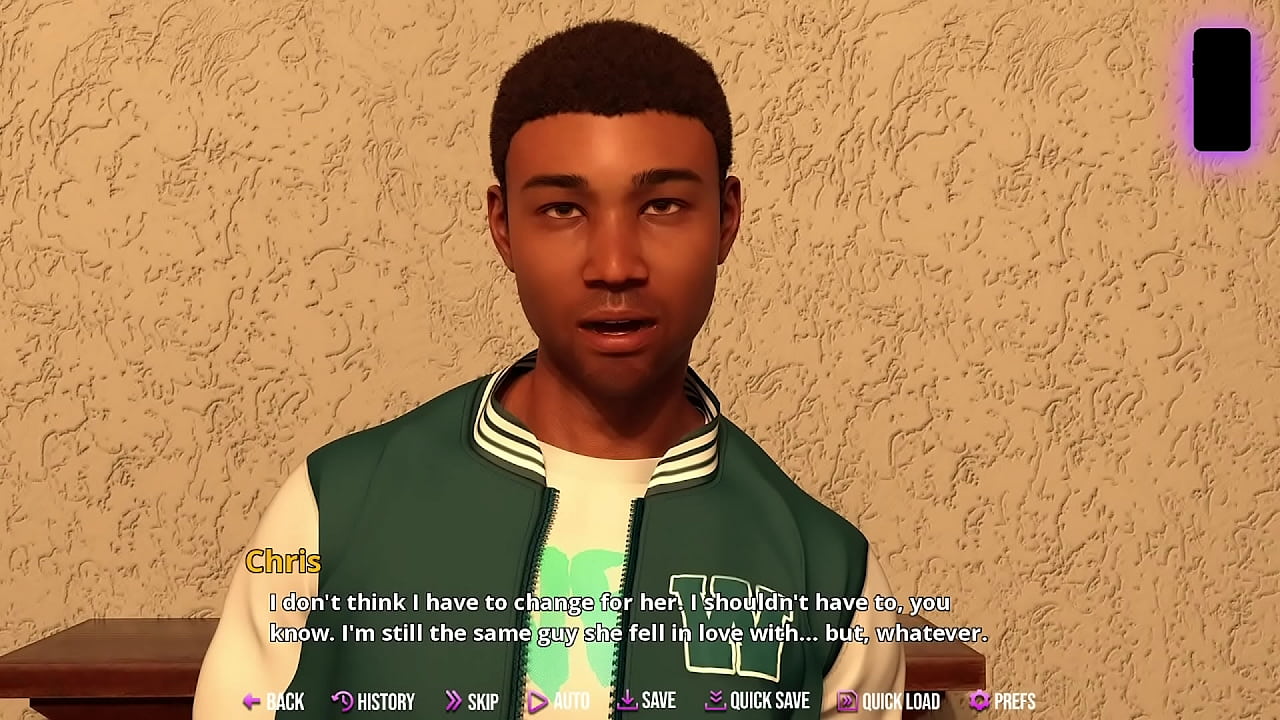
Task: Click the double-chevron Skip icon
Action: pos(456,701)
